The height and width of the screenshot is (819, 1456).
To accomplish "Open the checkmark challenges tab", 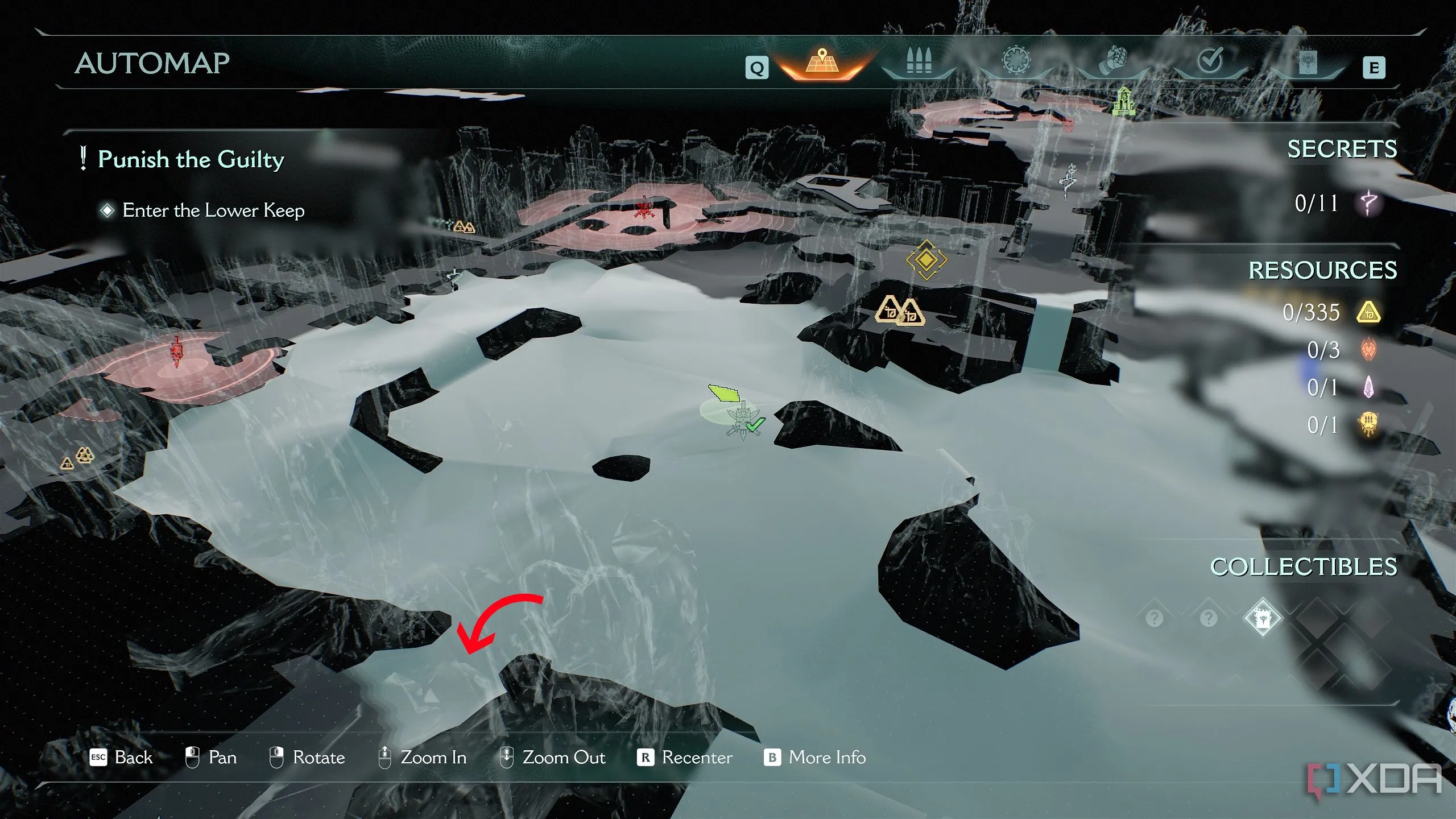I will coord(1210,60).
